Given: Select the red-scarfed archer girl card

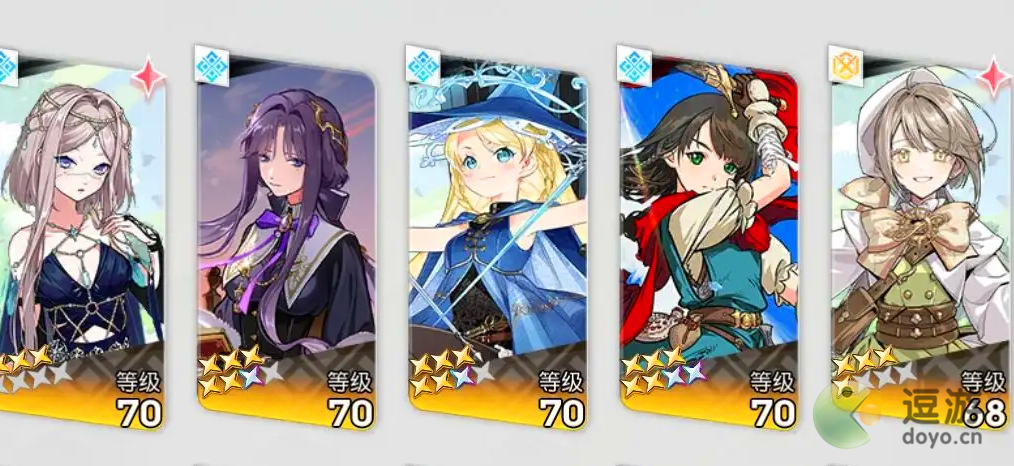Looking at the screenshot, I should (709, 240).
